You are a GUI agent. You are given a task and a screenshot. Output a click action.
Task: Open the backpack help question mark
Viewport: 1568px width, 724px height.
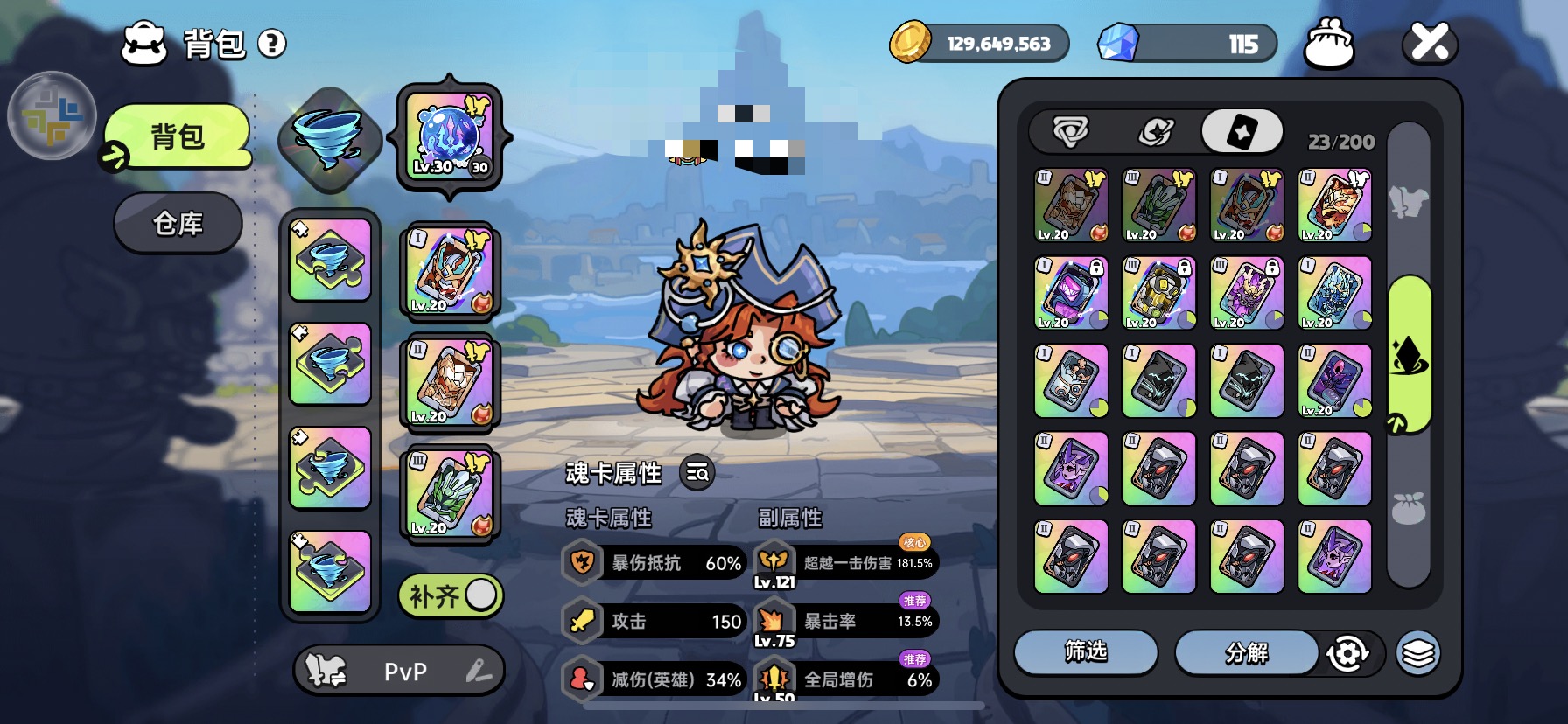[x=272, y=44]
